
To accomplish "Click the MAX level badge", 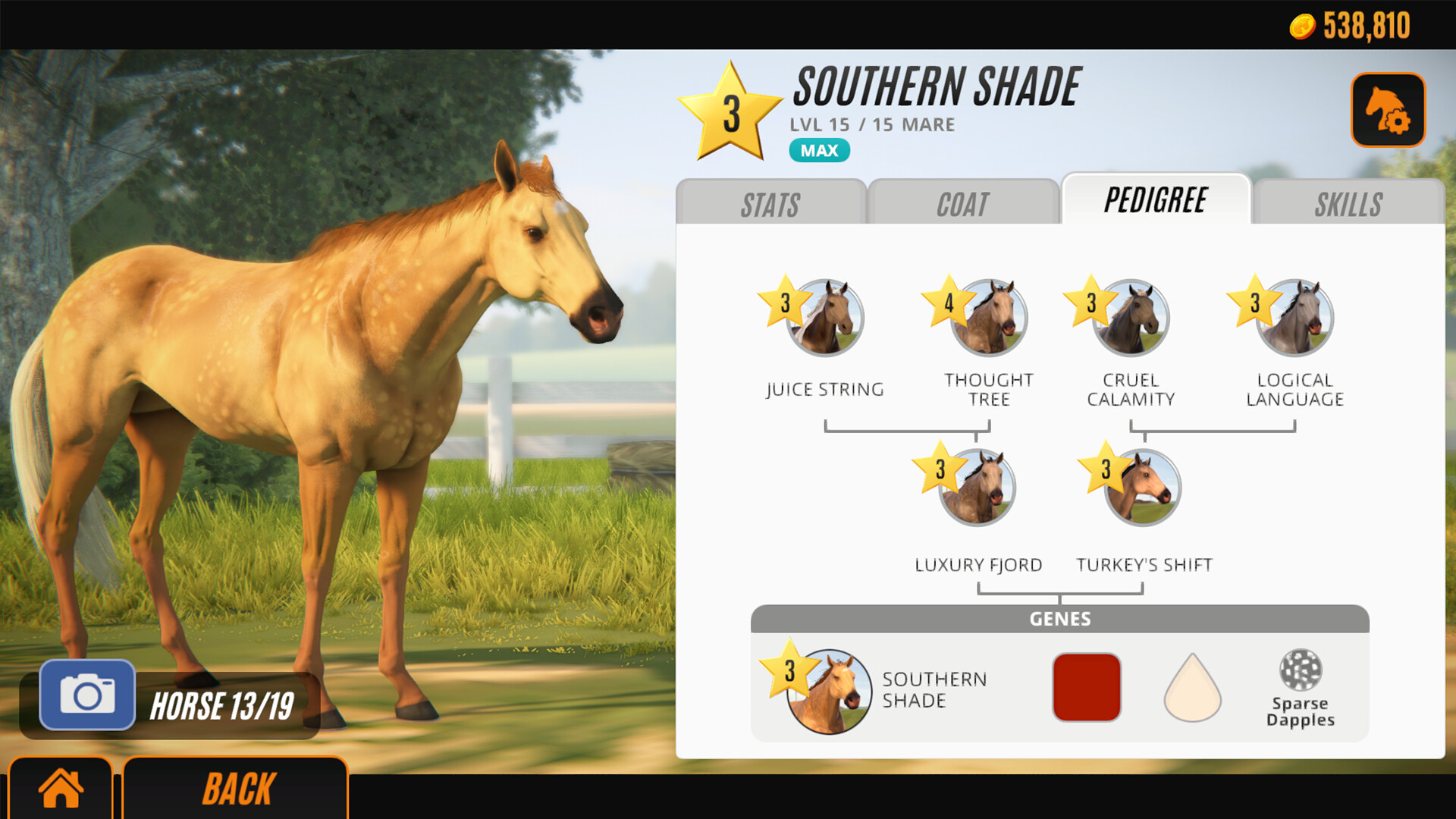I will (x=819, y=150).
